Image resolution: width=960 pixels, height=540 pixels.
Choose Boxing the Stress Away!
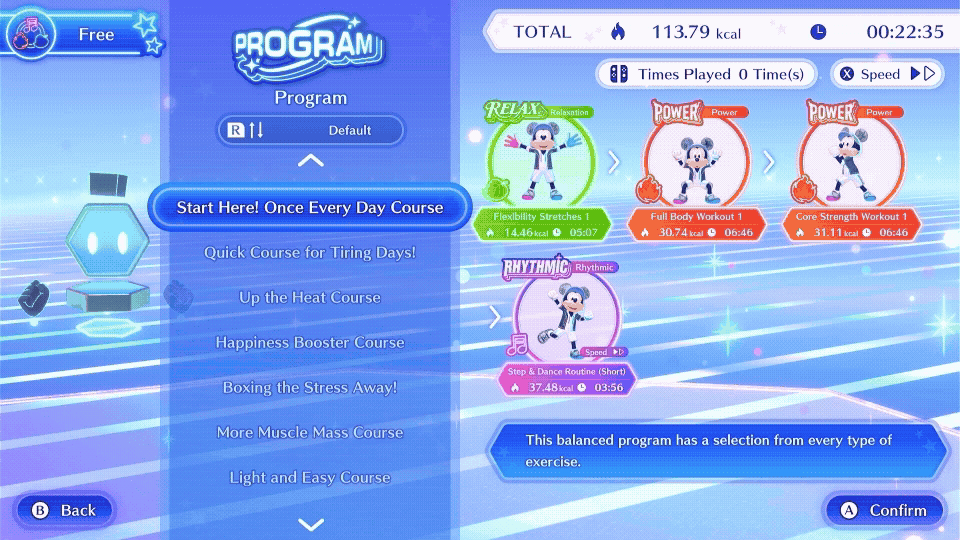click(x=310, y=388)
